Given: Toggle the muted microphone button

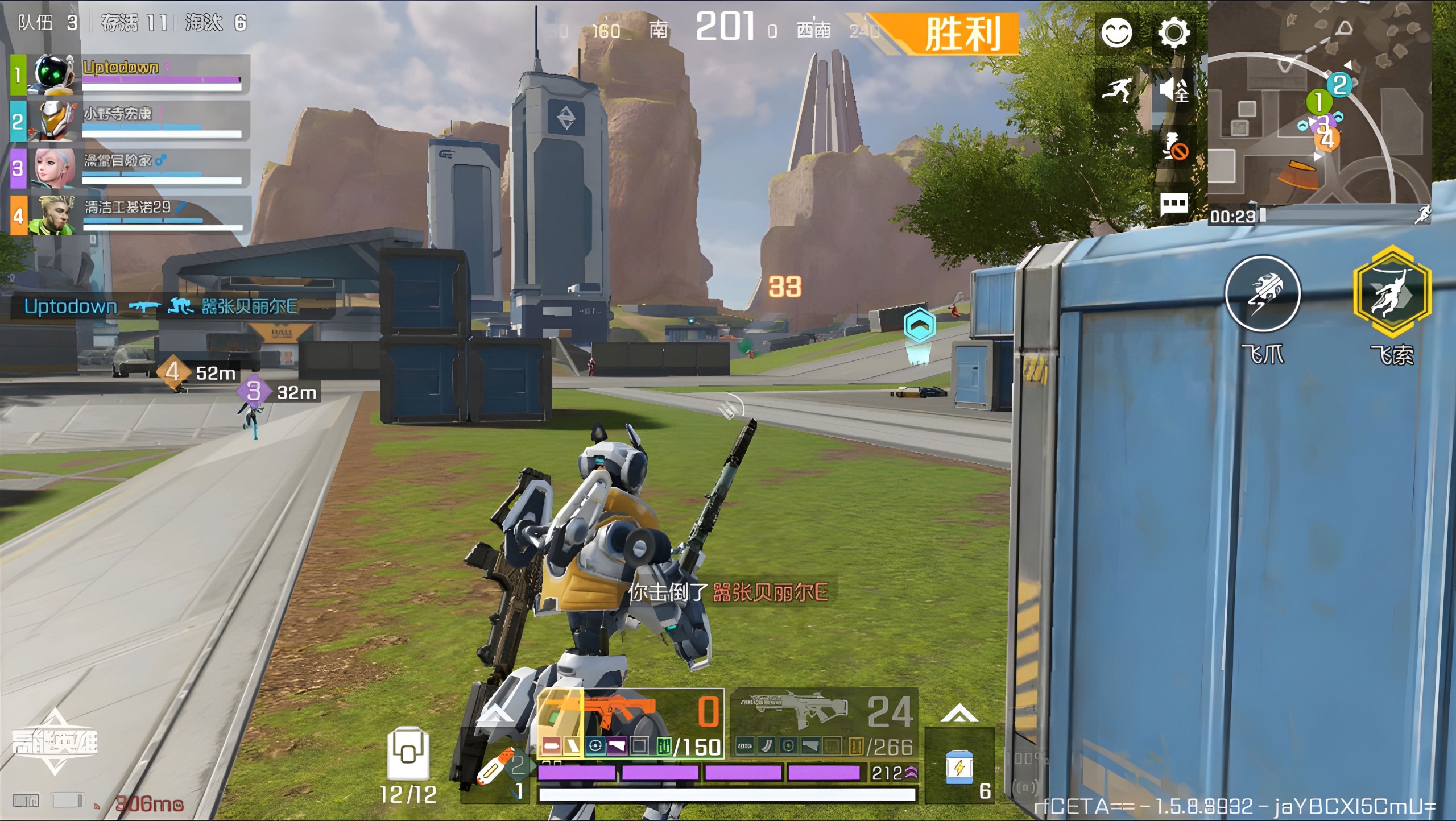Looking at the screenshot, I should [x=1174, y=148].
